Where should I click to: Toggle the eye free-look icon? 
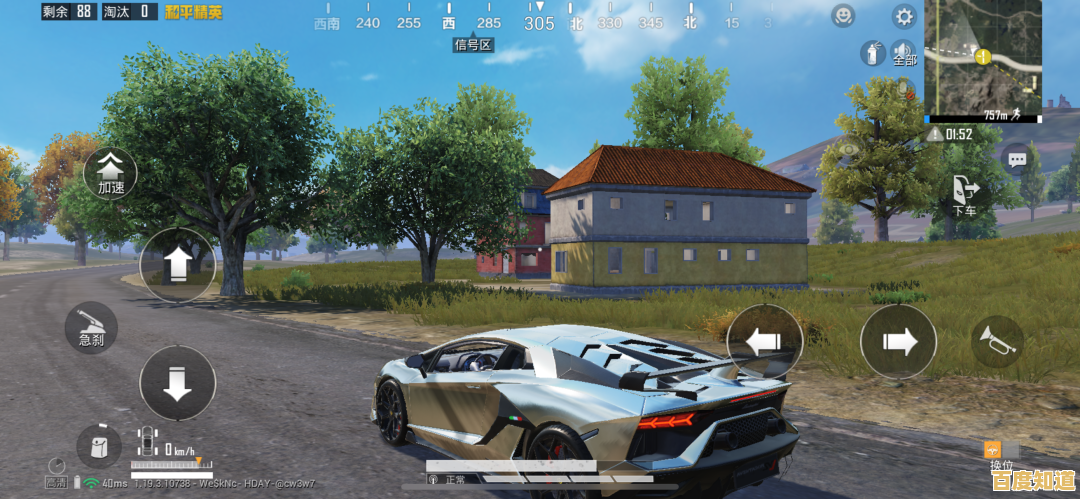(850, 151)
